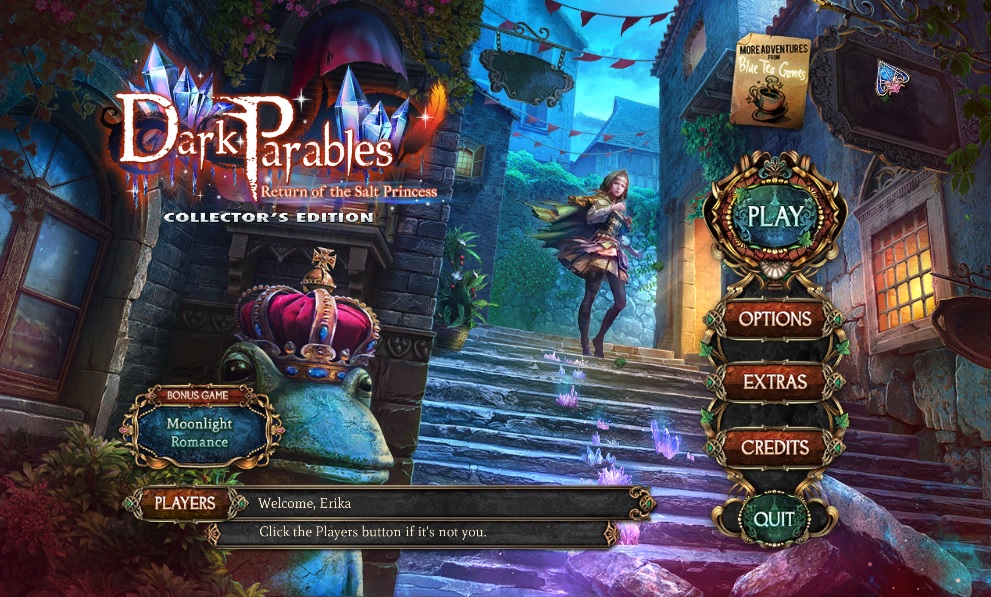
Task: Start the game with the Play button
Action: point(775,217)
